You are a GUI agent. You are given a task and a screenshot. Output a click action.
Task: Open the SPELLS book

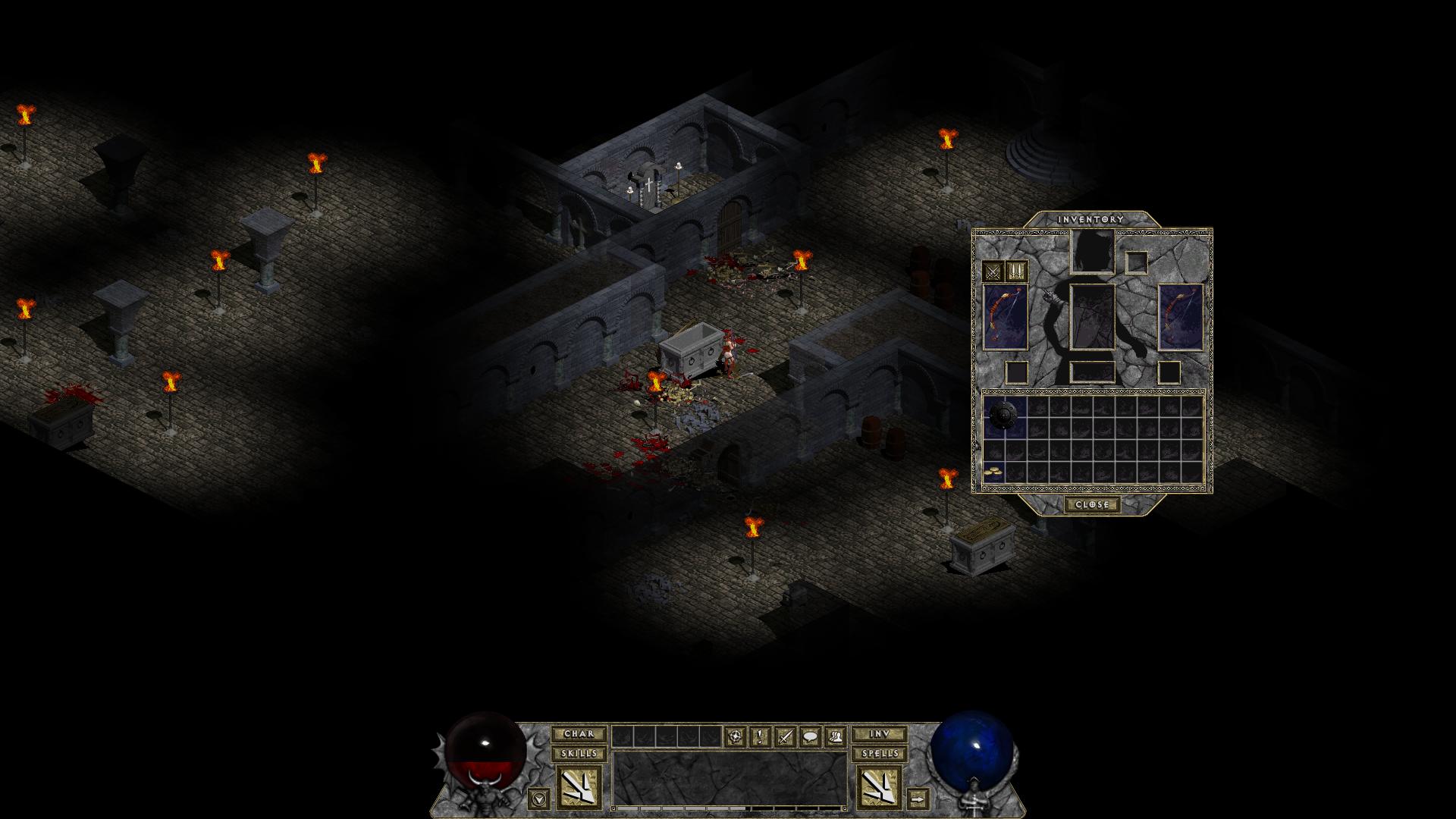coord(879,754)
